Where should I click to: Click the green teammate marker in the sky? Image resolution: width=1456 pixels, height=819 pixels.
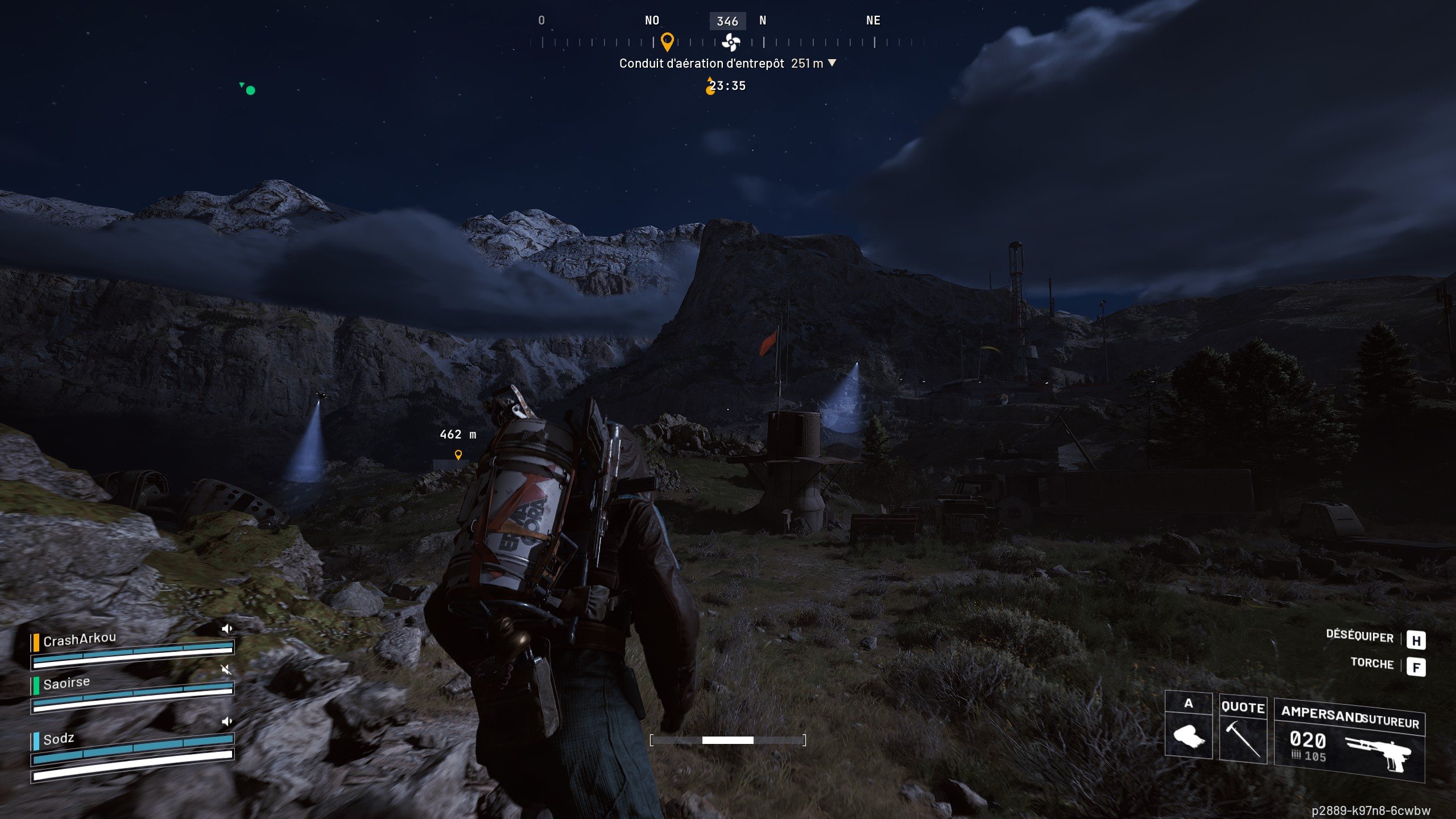(250, 90)
